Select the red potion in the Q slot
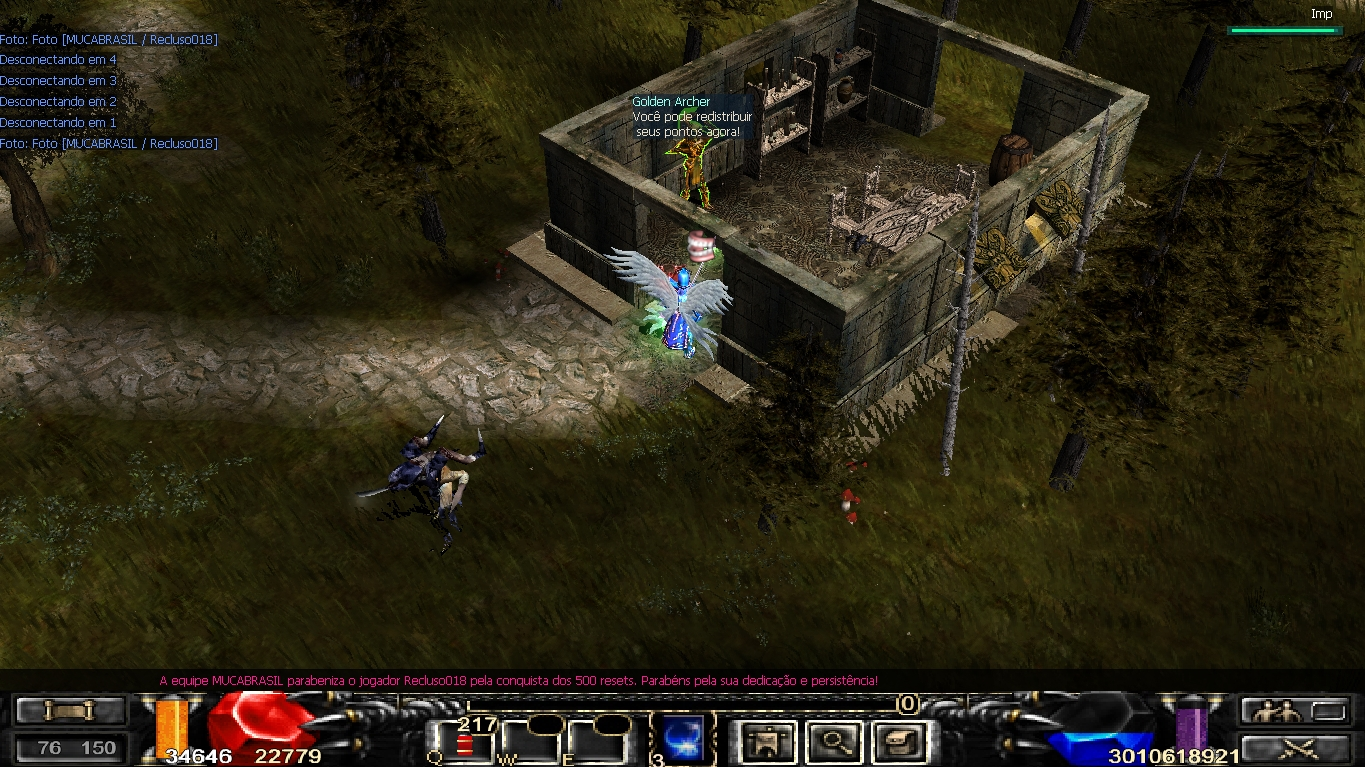Screen dimensions: 1365x767 464,744
